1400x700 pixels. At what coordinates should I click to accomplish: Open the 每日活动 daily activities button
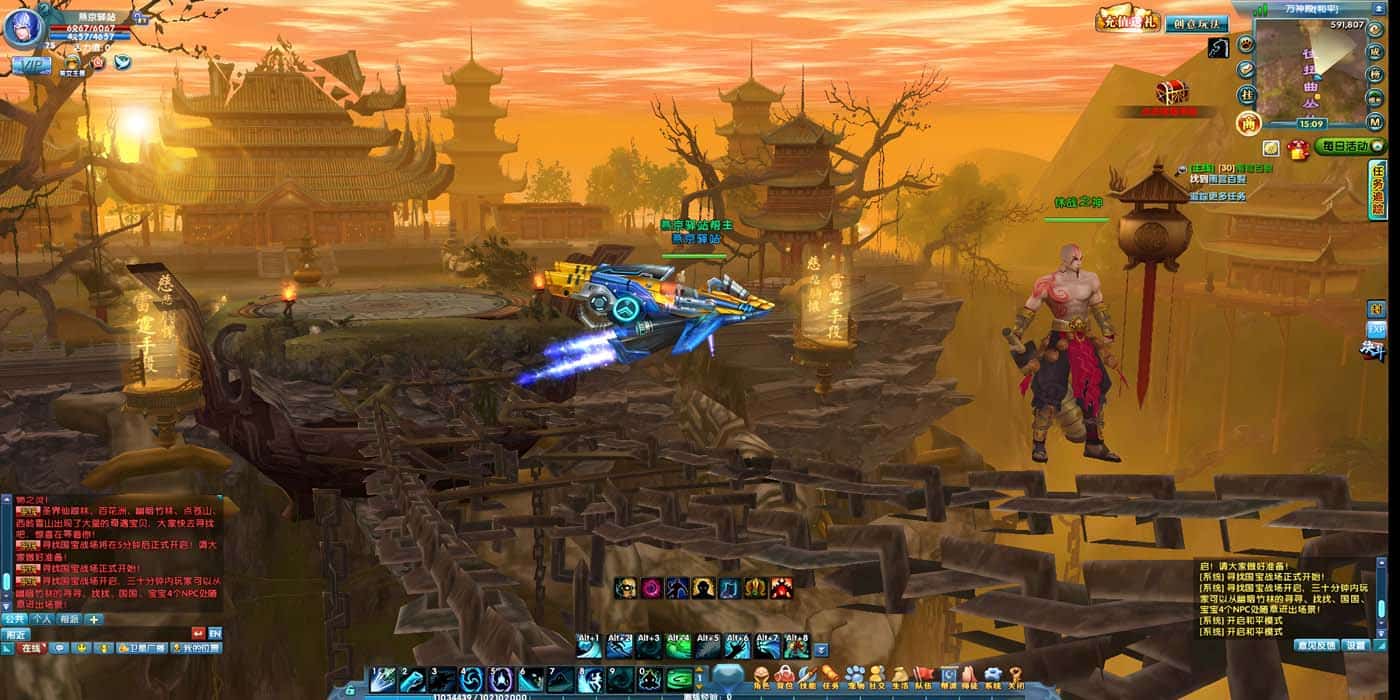(x=1349, y=147)
